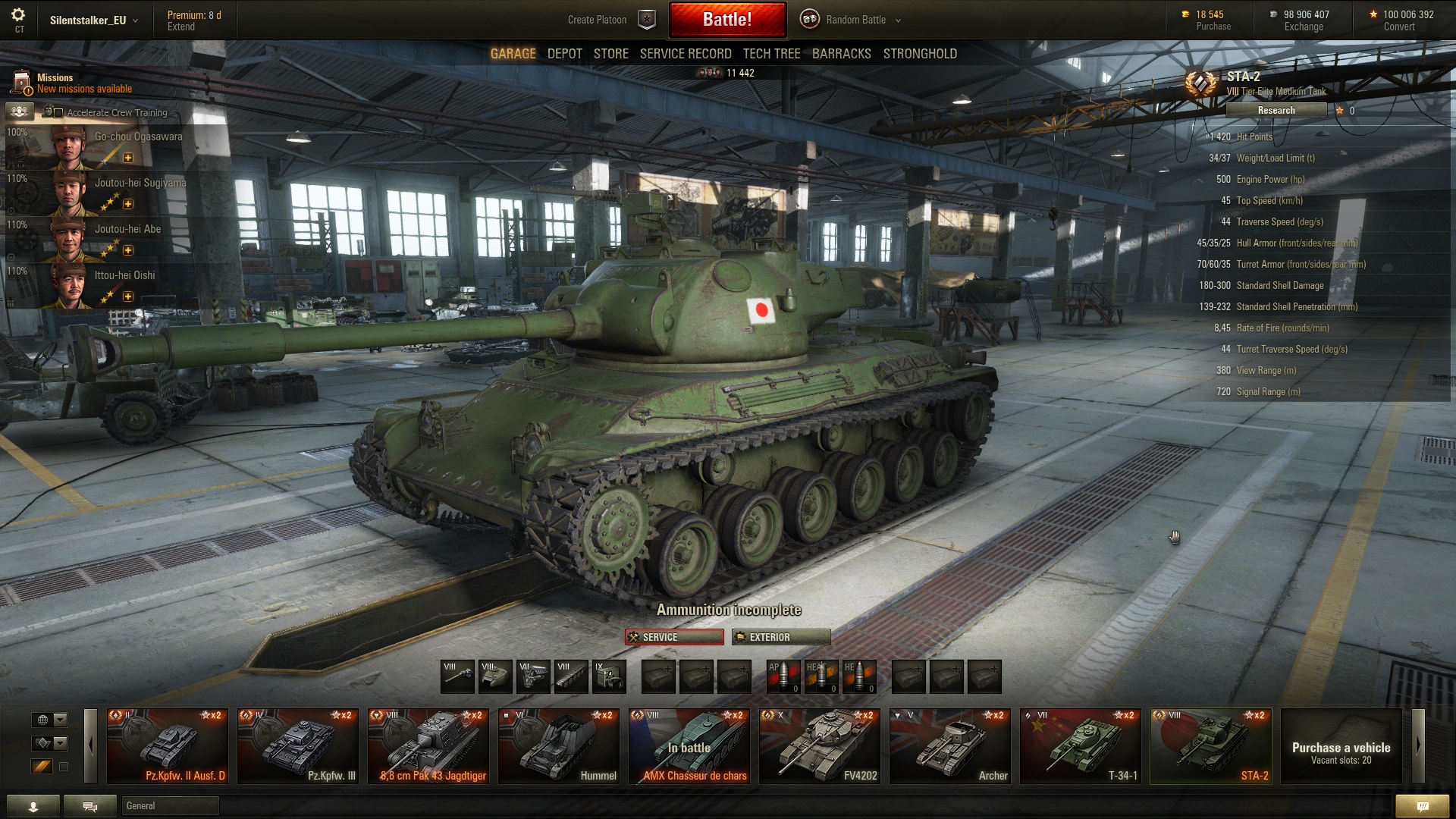Select the FV4202 tank in the carousel
Viewport: 1456px width, 819px height.
point(819,746)
